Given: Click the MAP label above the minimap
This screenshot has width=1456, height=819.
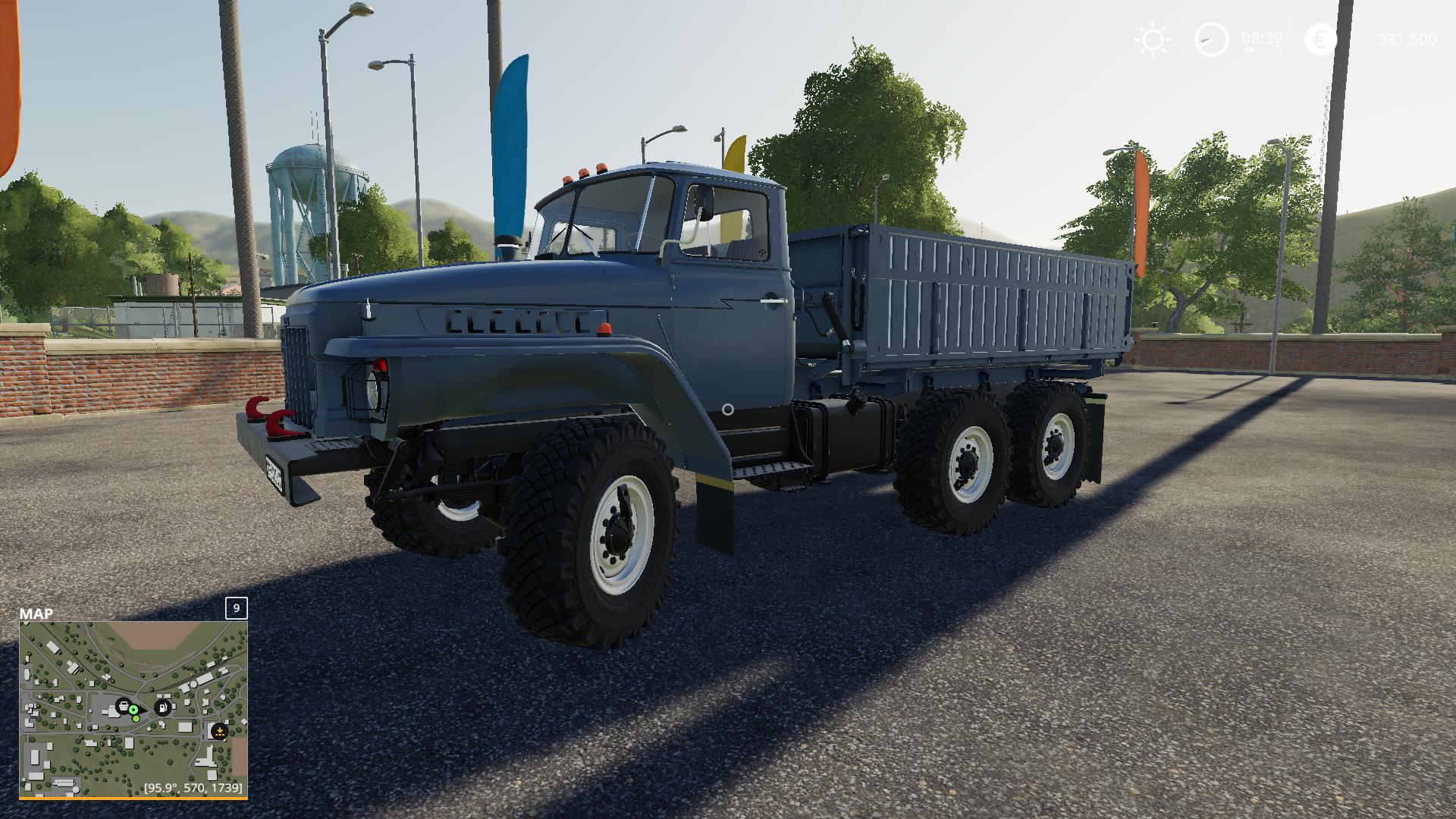Looking at the screenshot, I should 36,612.
